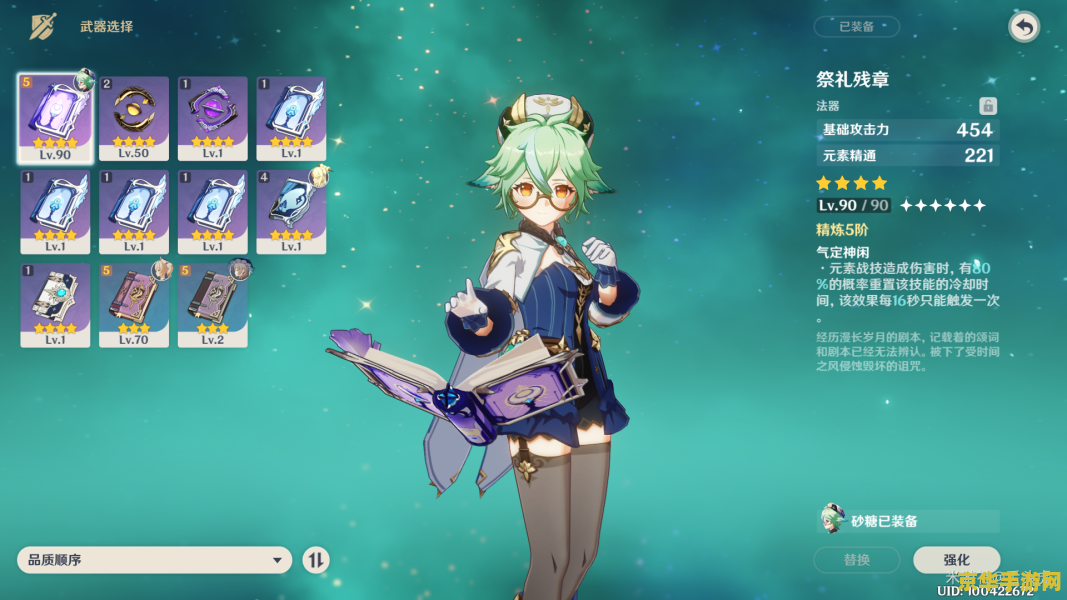Click the 替换 replace button

pyautogui.click(x=857, y=560)
